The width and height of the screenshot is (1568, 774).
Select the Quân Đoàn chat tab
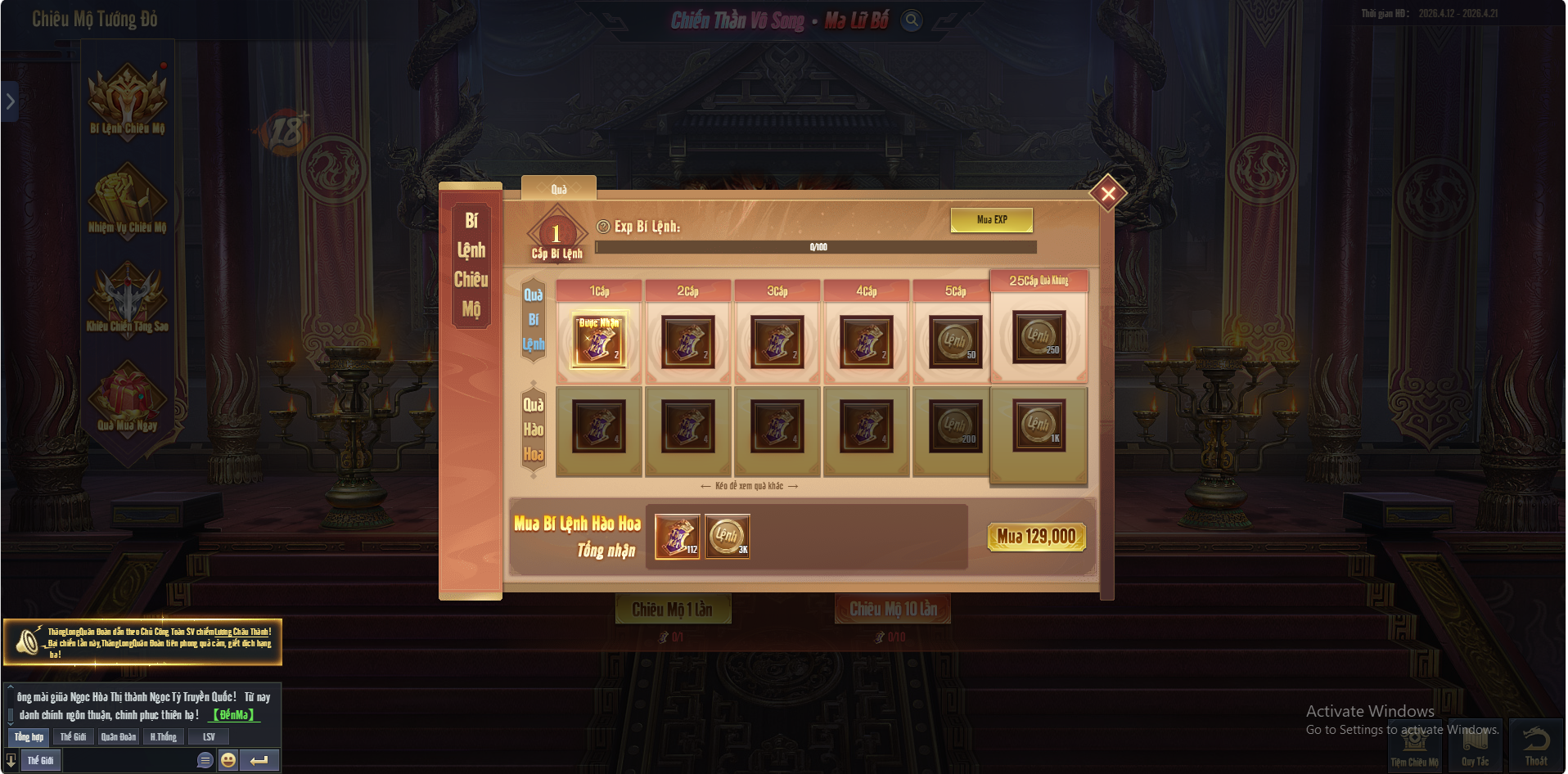[x=120, y=736]
